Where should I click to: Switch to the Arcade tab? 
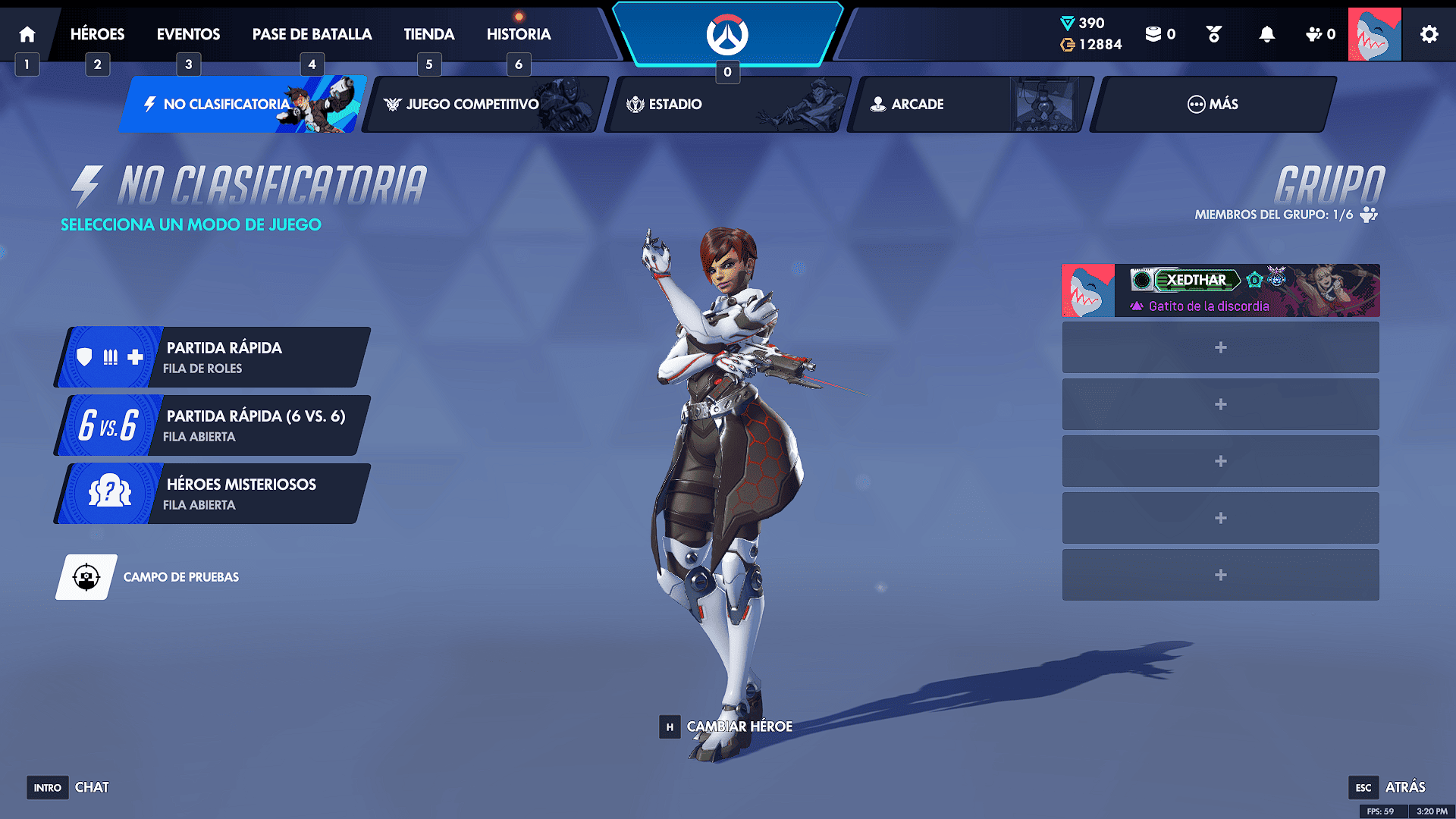(969, 105)
